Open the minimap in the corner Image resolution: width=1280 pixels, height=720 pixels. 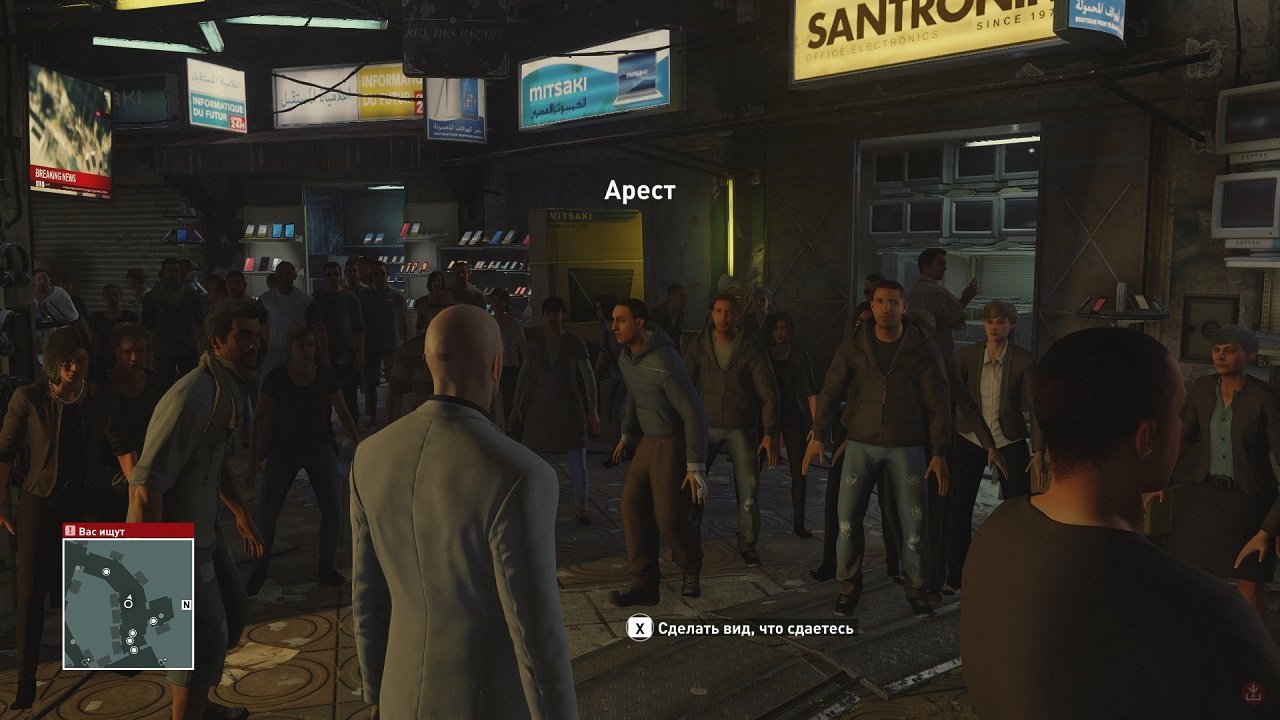(128, 604)
